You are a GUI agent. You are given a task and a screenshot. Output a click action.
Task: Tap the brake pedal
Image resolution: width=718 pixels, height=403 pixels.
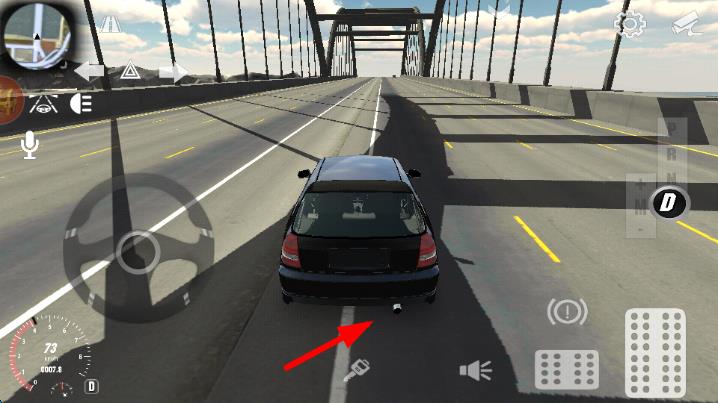coord(567,368)
